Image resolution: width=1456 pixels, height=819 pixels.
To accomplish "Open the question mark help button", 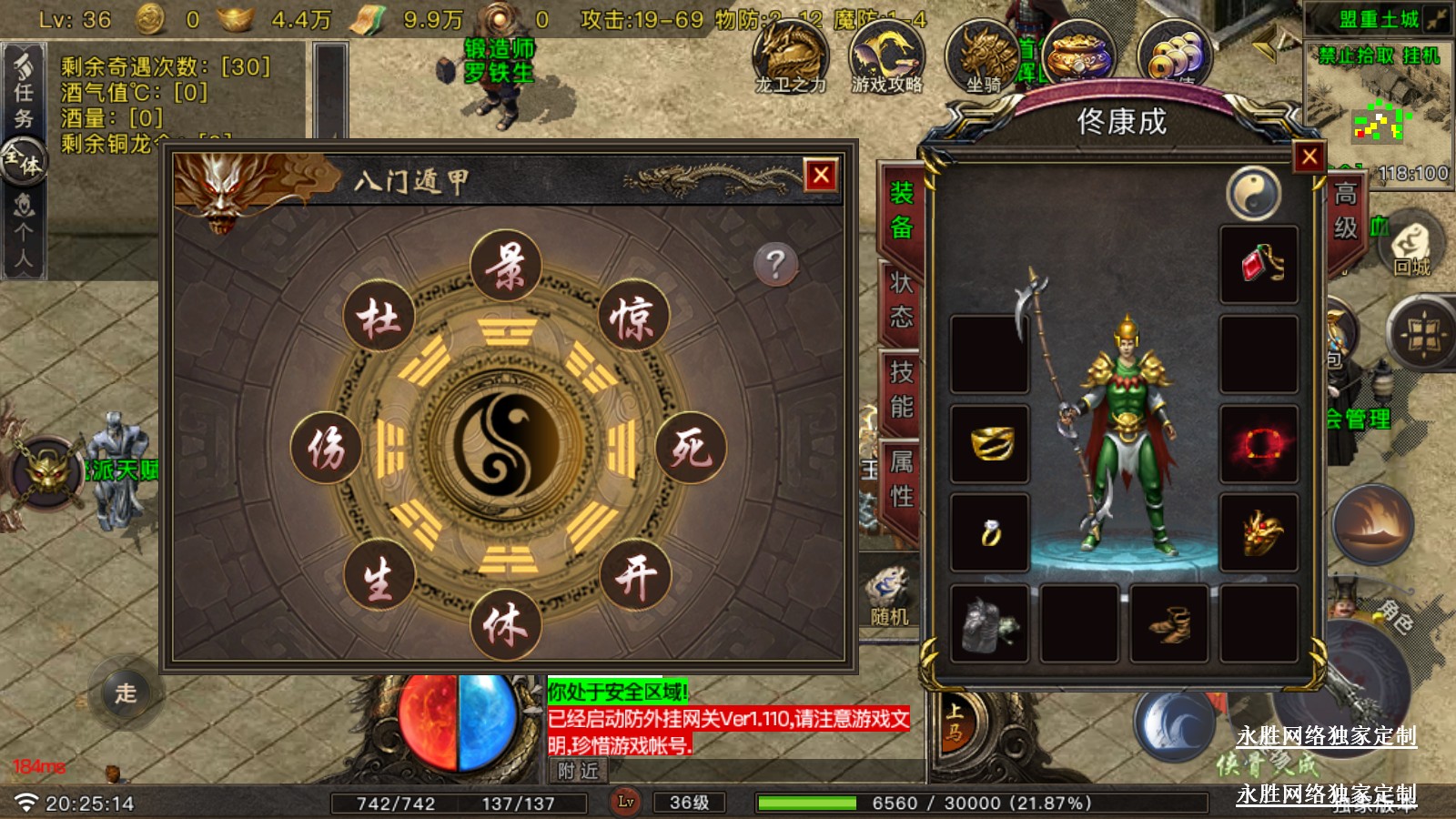I will [x=775, y=265].
